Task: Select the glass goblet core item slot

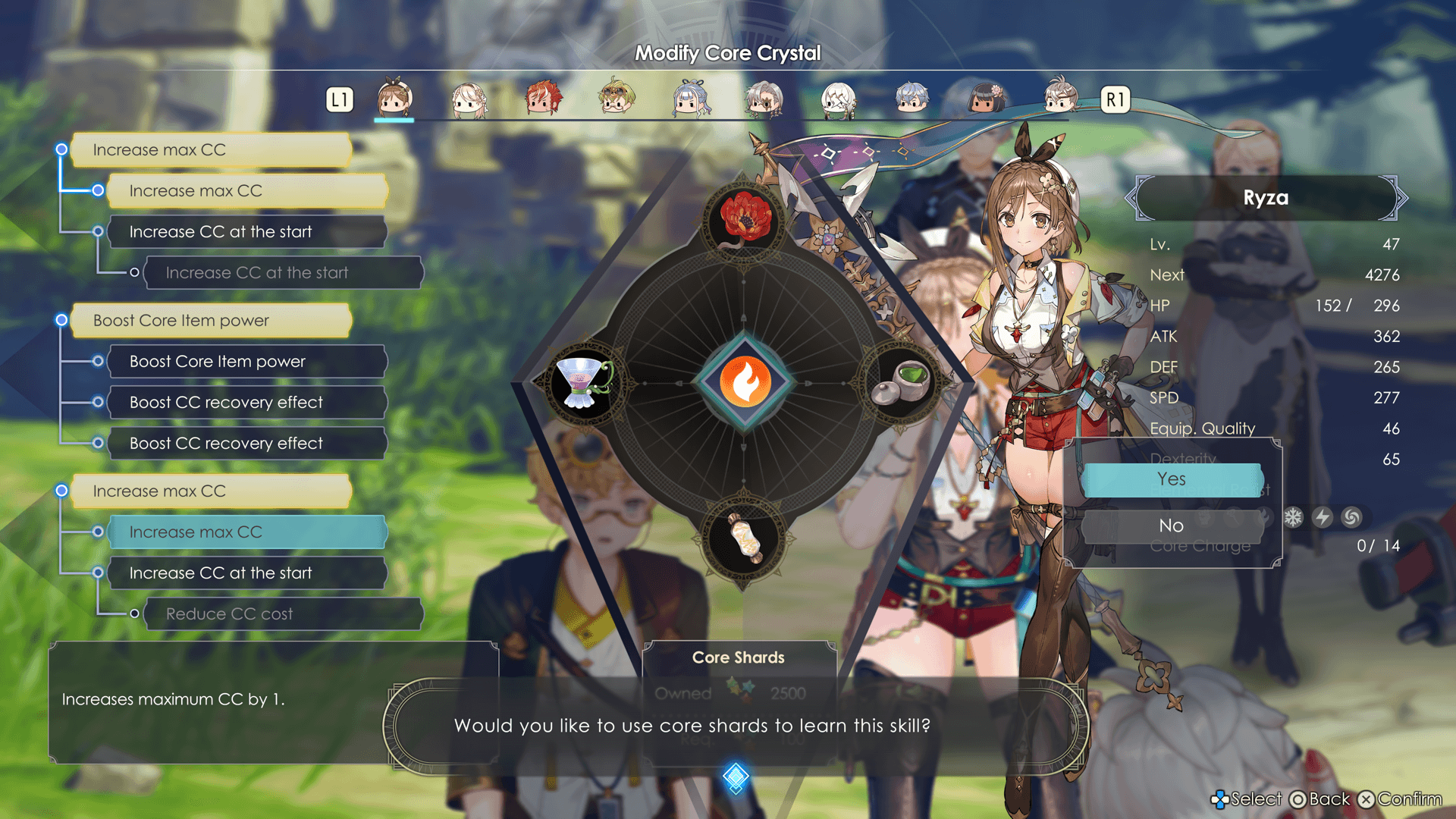Action: pos(582,383)
